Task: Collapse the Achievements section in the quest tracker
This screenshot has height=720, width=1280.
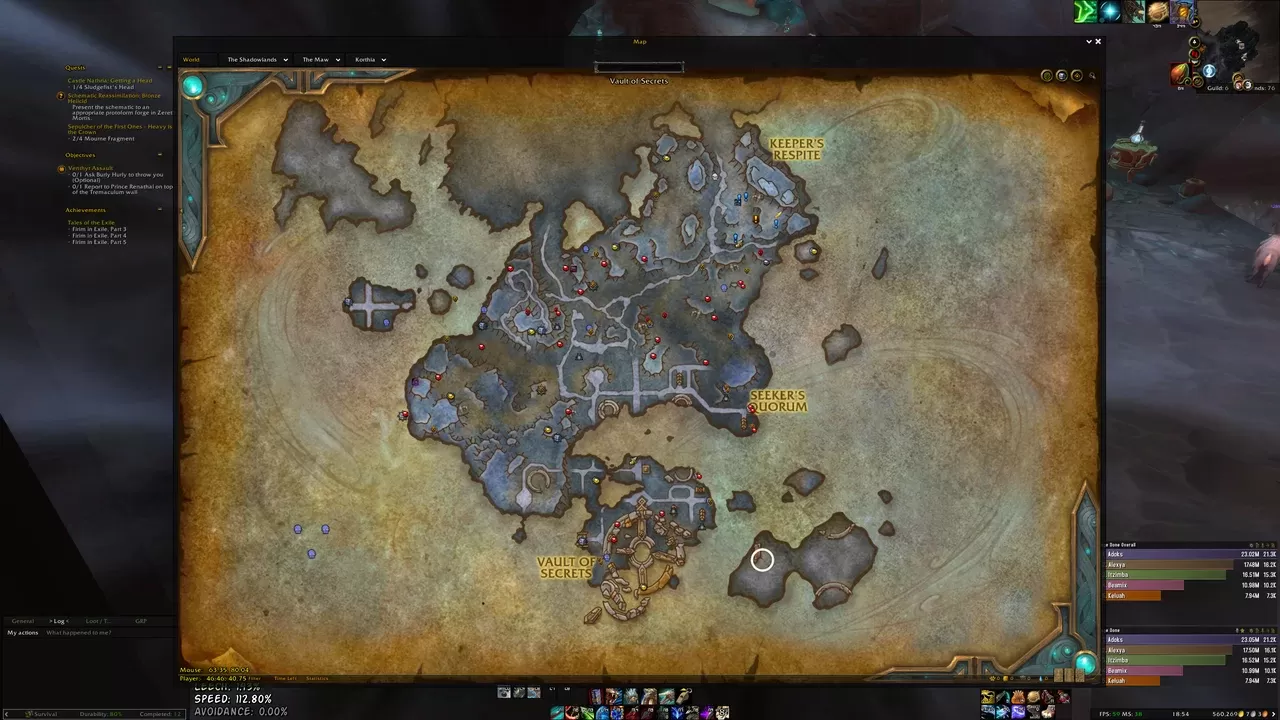Action: point(160,209)
